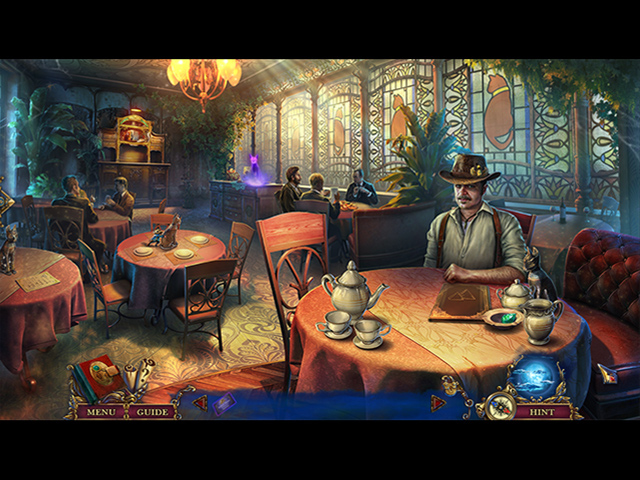
Task: Open the Menu button
Action: [x=100, y=411]
